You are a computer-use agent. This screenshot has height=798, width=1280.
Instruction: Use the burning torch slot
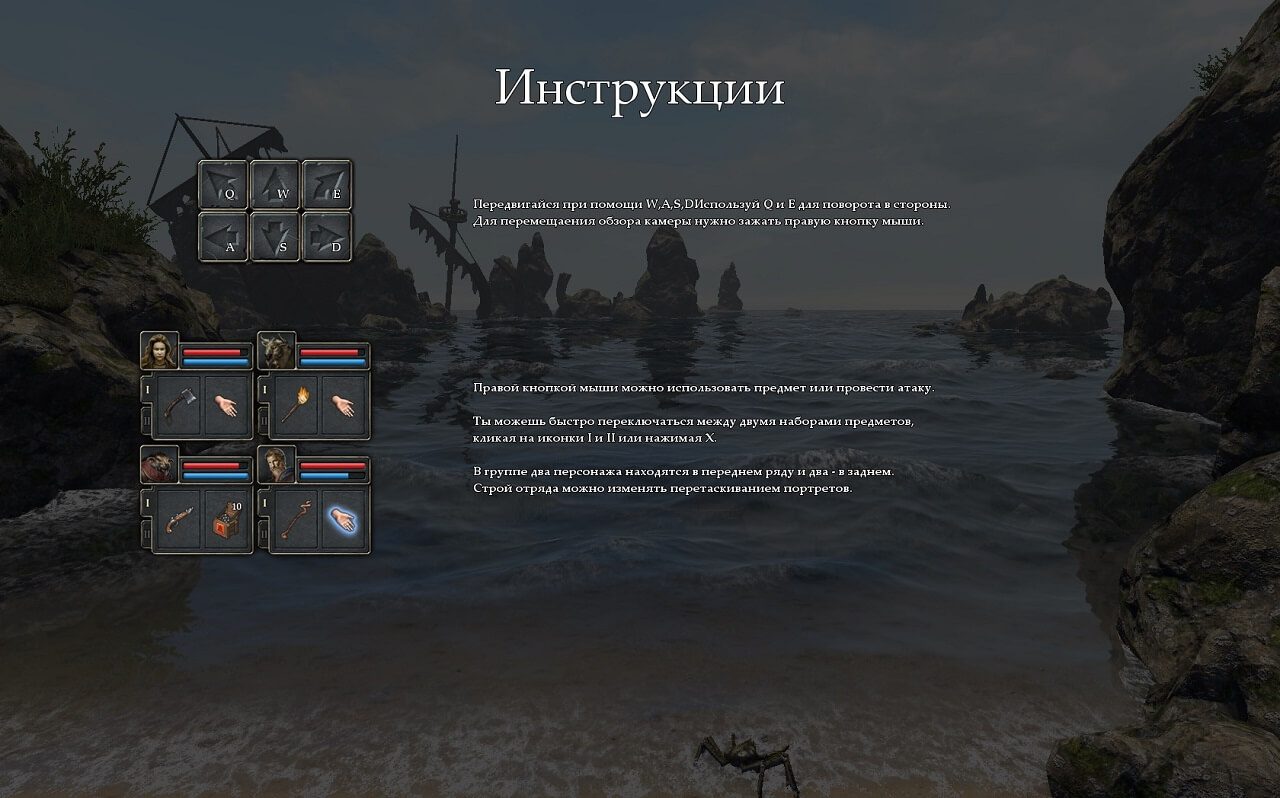pyautogui.click(x=296, y=405)
